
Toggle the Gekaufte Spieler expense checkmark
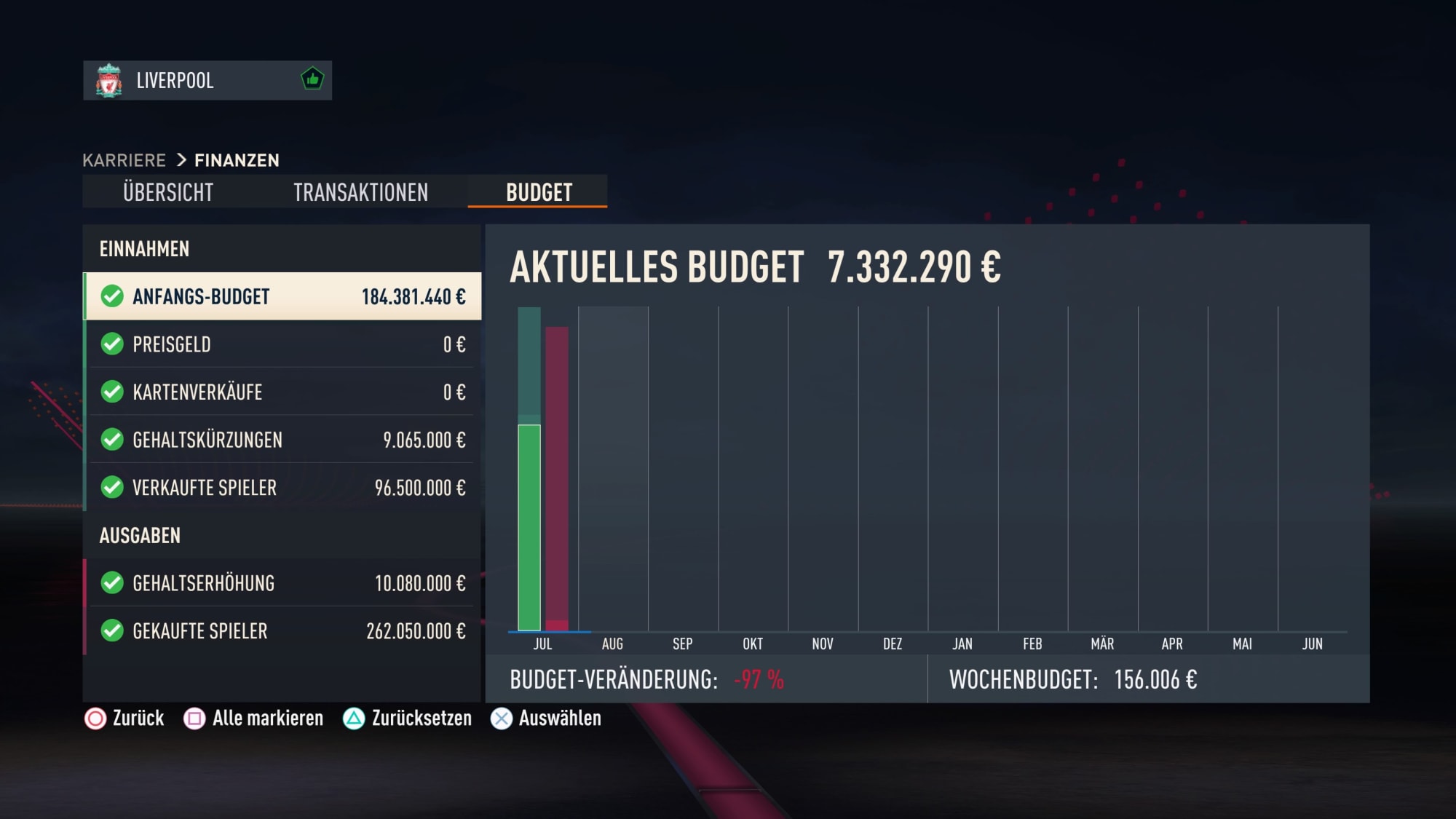pyautogui.click(x=111, y=630)
